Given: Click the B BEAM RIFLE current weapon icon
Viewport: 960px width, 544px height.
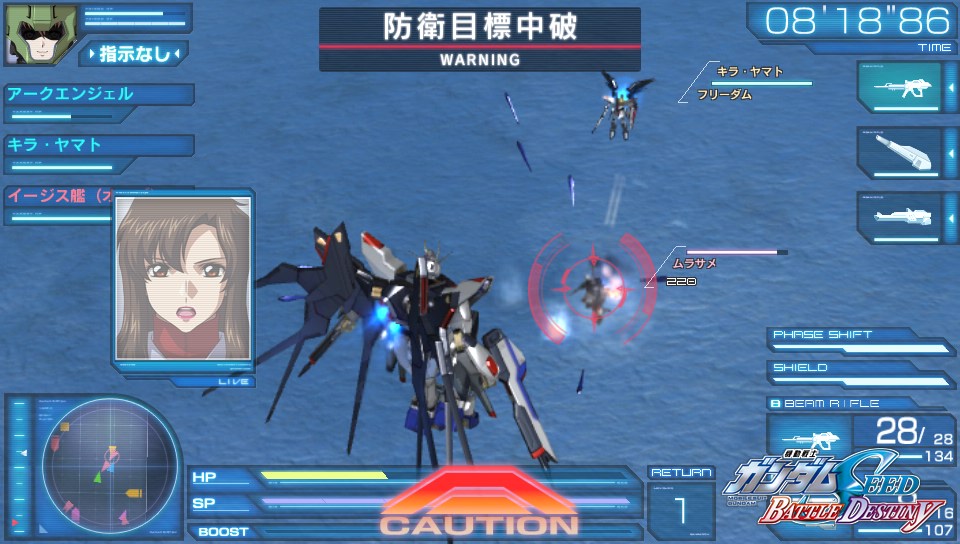Looking at the screenshot, I should click(x=808, y=438).
